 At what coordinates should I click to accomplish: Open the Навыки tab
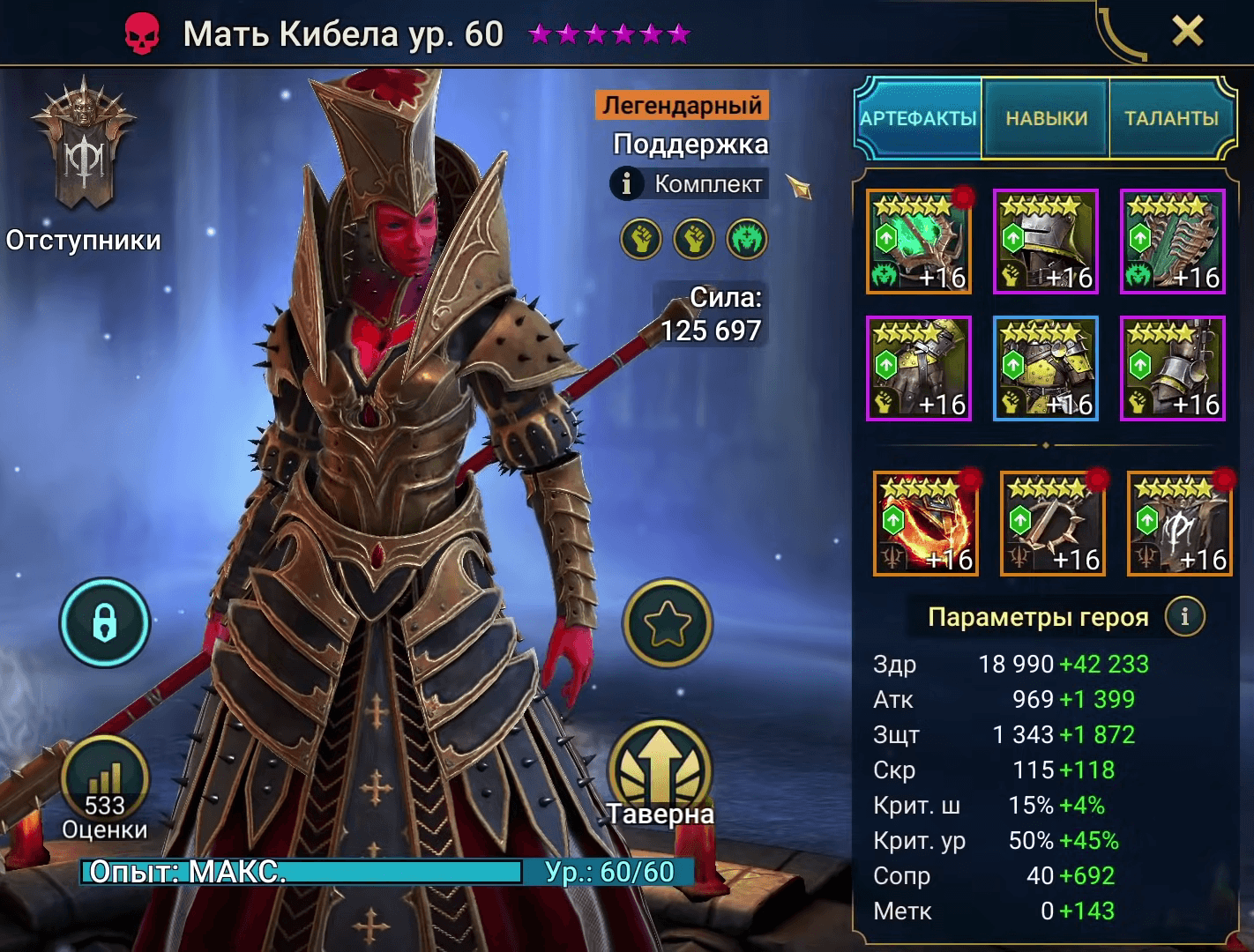[1046, 118]
